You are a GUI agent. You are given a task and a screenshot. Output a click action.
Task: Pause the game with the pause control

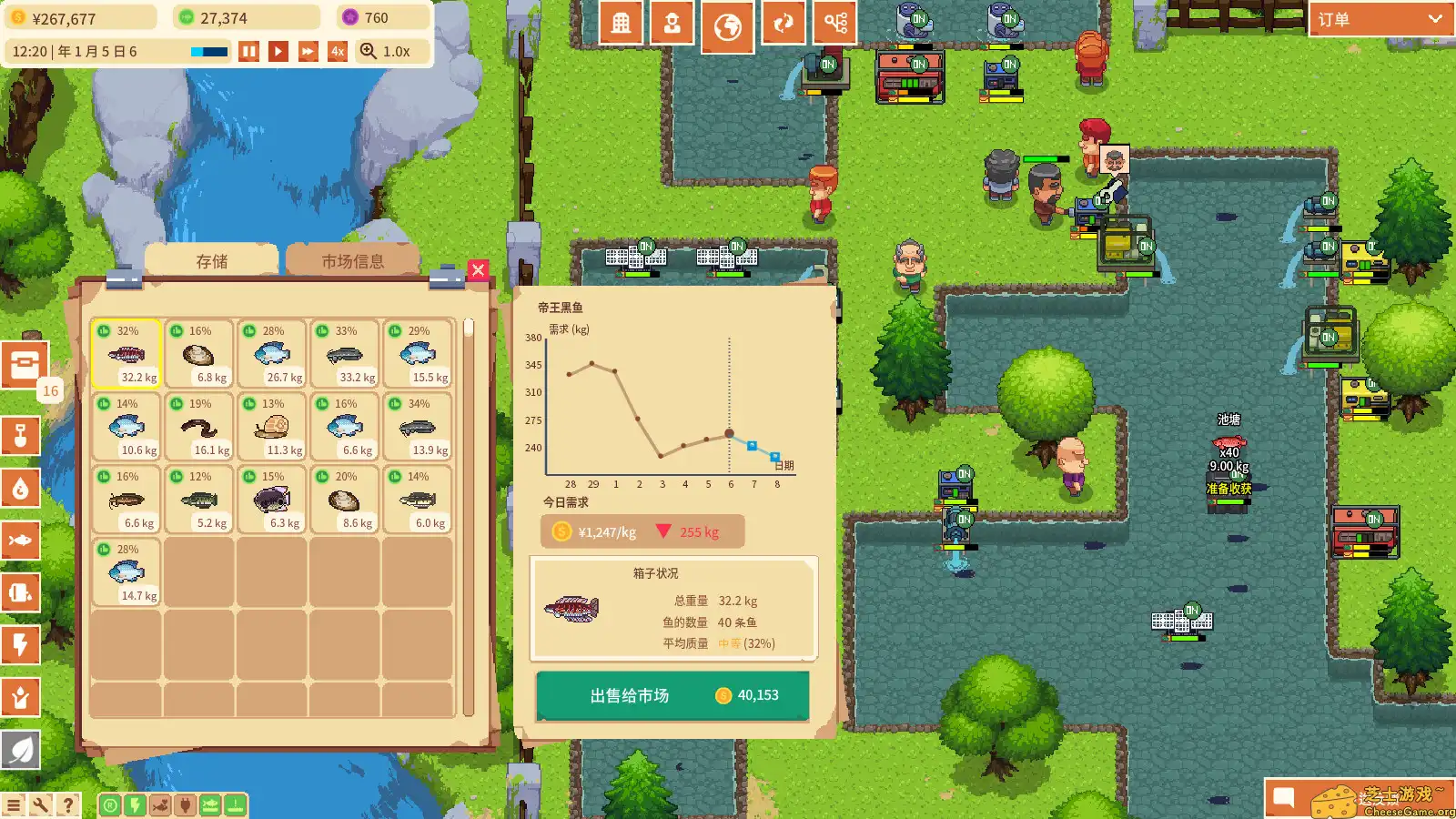(x=249, y=51)
